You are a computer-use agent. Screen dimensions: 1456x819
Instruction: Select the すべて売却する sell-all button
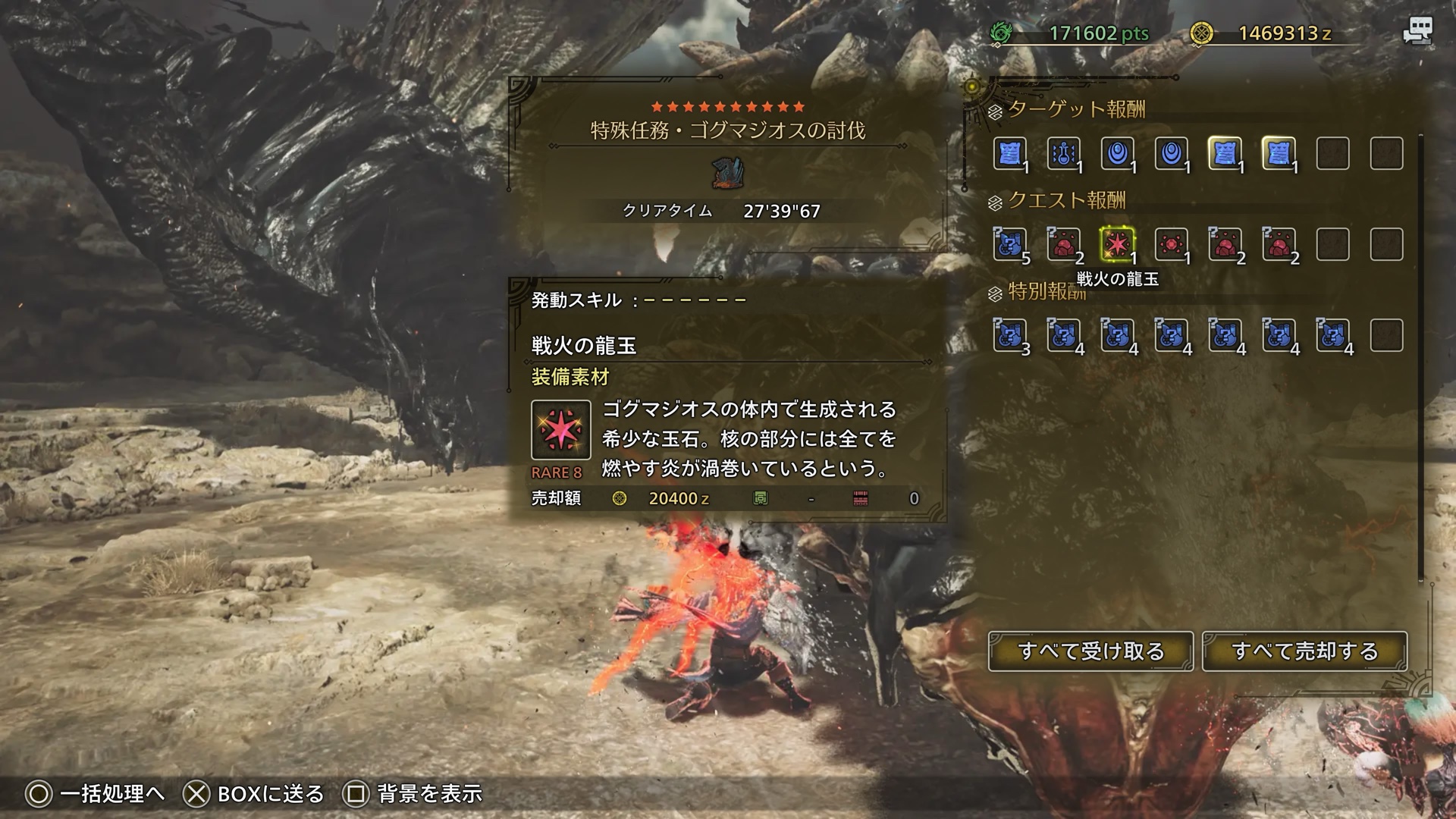pos(1304,651)
